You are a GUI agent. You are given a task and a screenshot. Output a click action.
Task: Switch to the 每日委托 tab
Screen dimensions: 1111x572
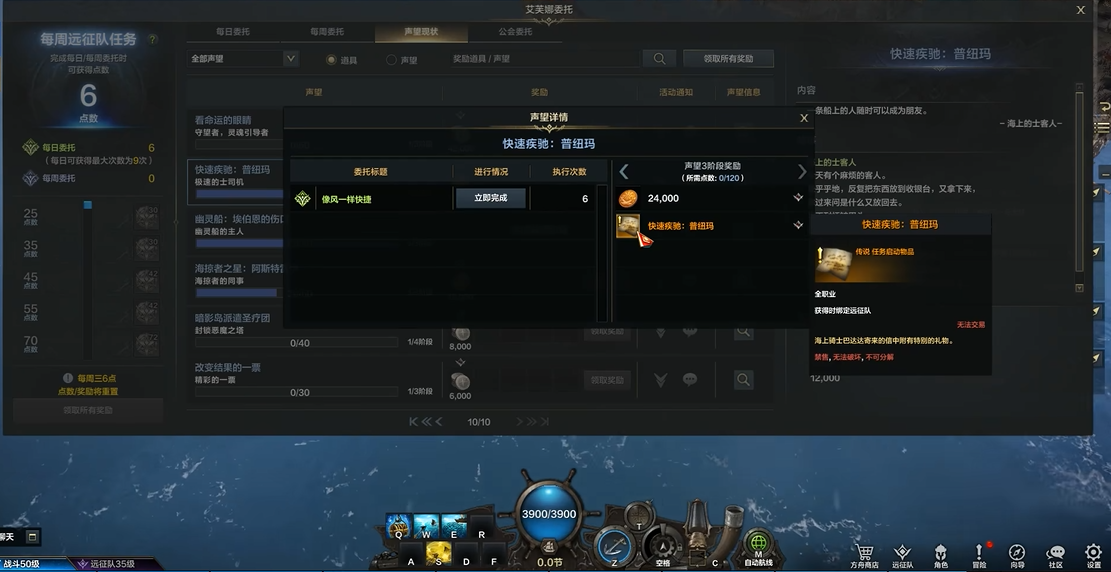(233, 32)
